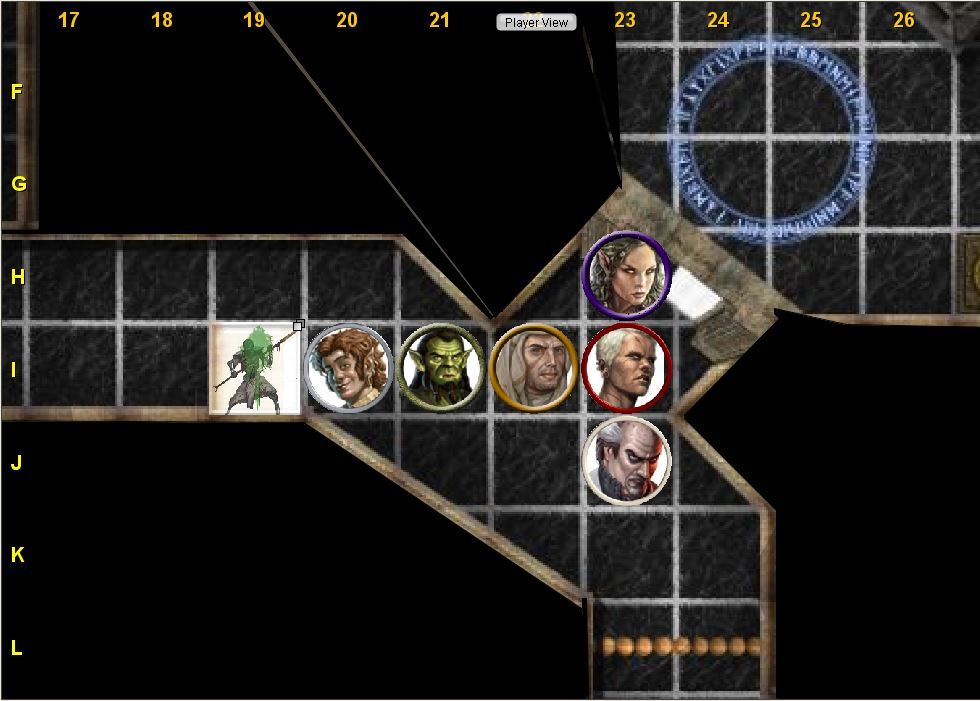Select the curly-haired halfling token

tap(347, 368)
